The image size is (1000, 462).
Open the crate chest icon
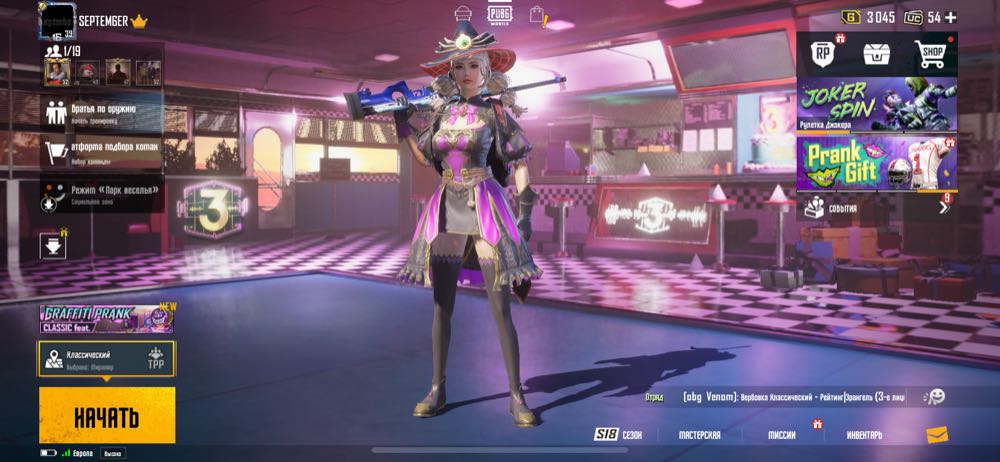click(x=876, y=56)
